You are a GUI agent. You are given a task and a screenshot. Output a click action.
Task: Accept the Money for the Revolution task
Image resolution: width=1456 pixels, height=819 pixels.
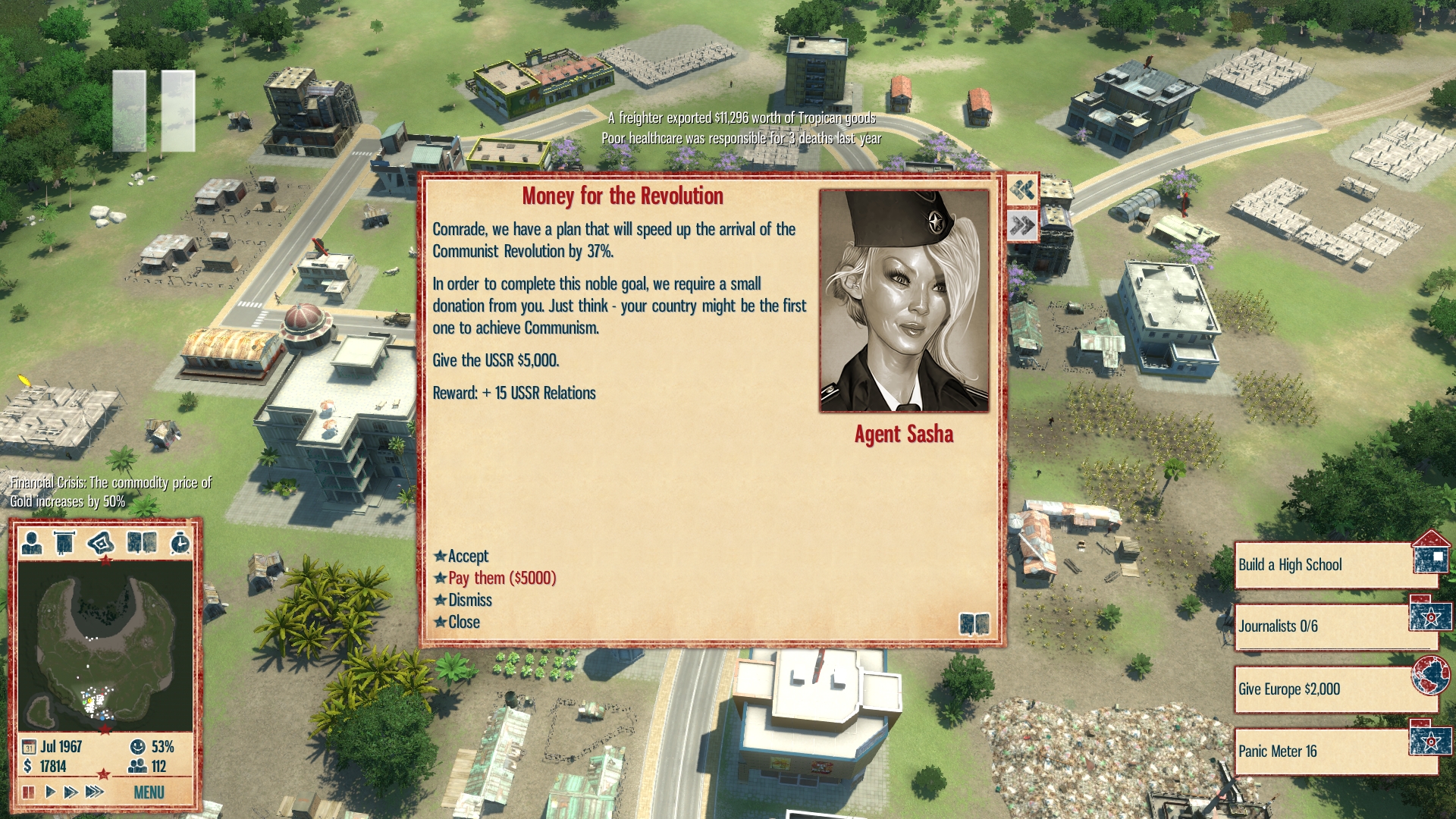click(x=468, y=556)
